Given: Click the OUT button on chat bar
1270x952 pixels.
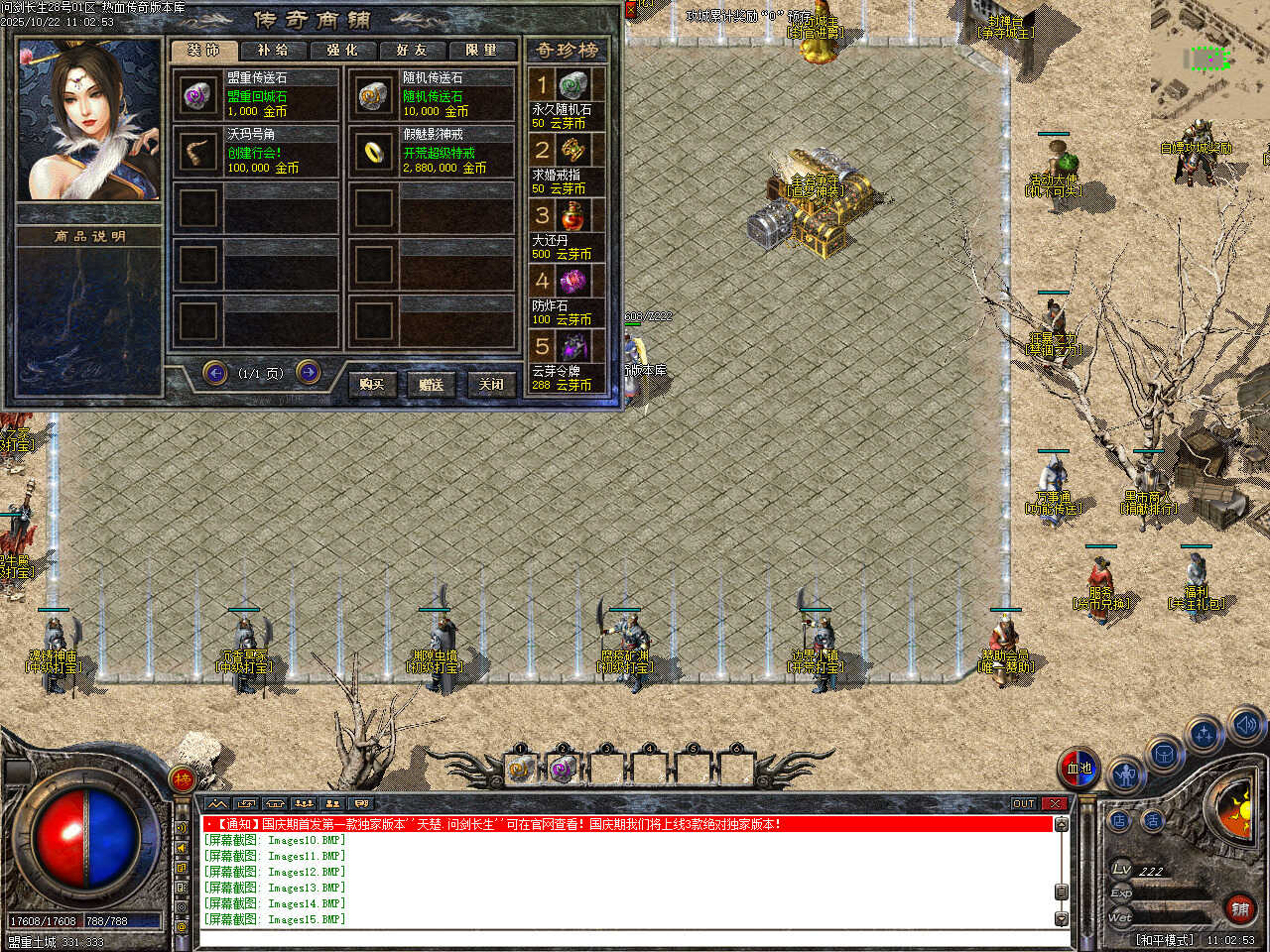Looking at the screenshot, I should click(x=1024, y=803).
